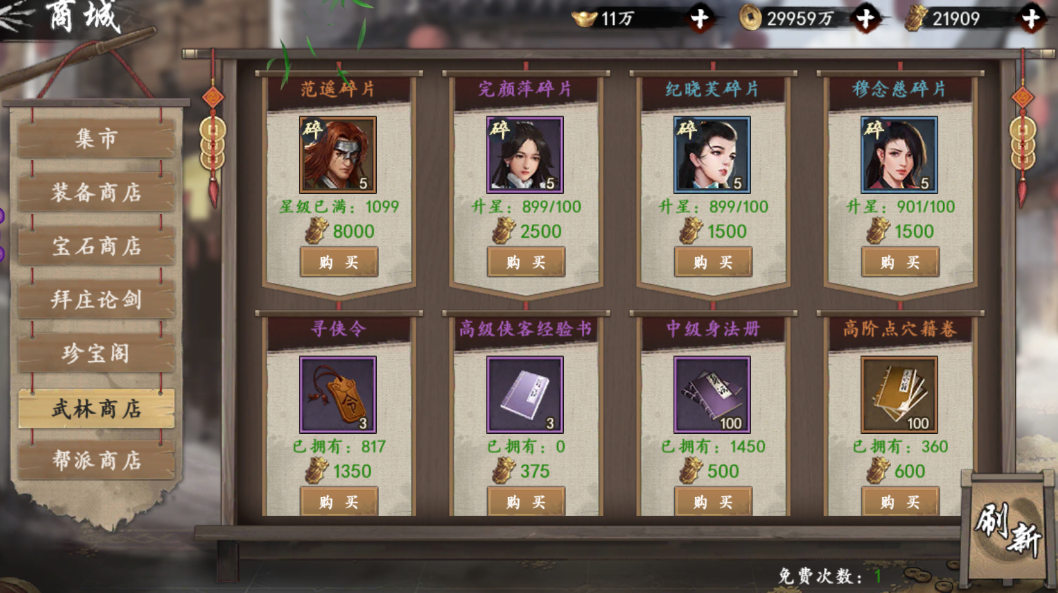Switch to the 装备商店 equipment shop
The image size is (1058, 593).
96,193
